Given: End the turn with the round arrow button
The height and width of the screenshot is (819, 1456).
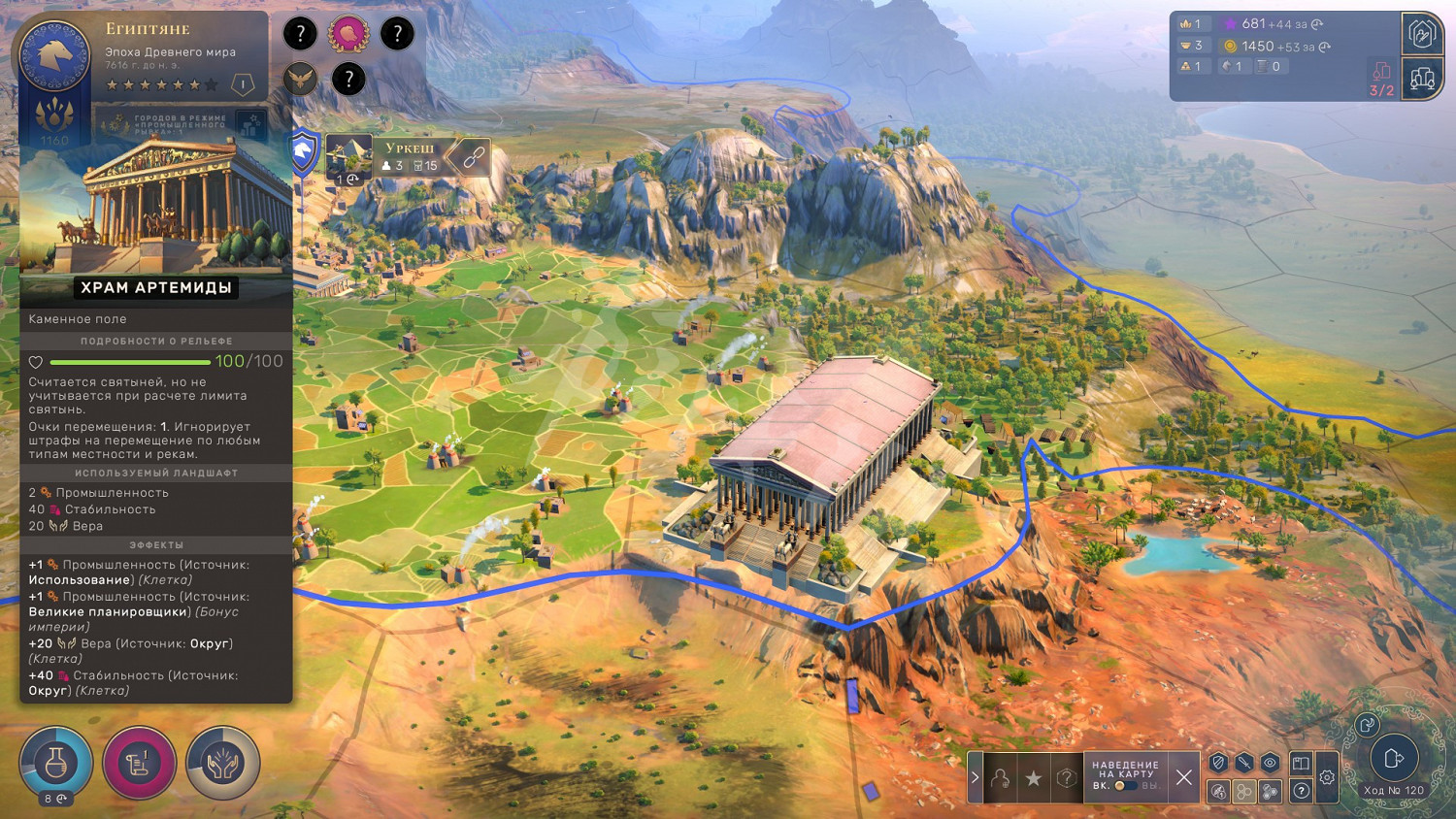Looking at the screenshot, I should point(1394,758).
